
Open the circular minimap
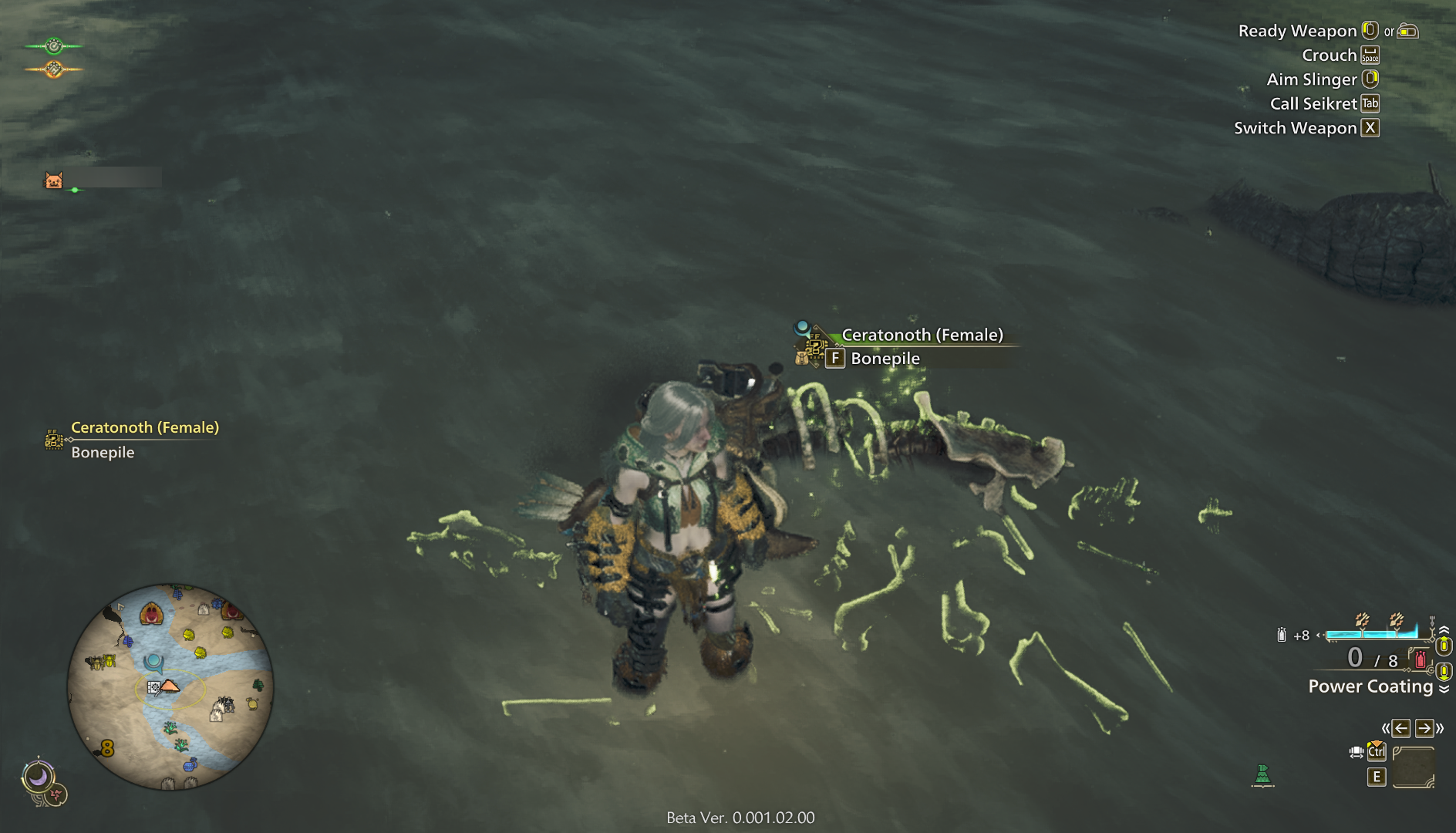pos(170,686)
